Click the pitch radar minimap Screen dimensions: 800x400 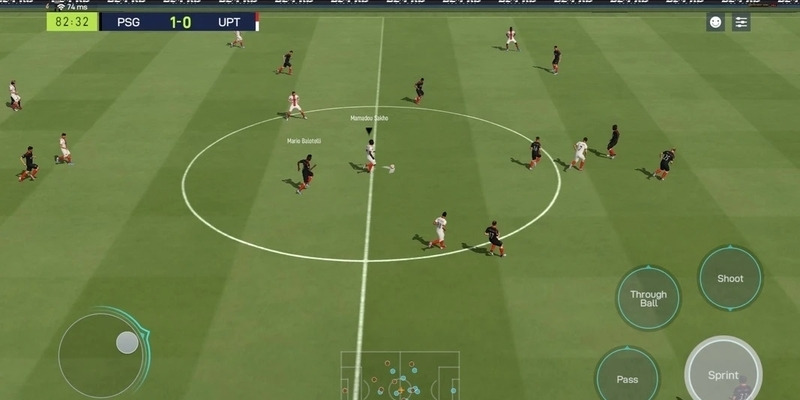tap(400, 376)
